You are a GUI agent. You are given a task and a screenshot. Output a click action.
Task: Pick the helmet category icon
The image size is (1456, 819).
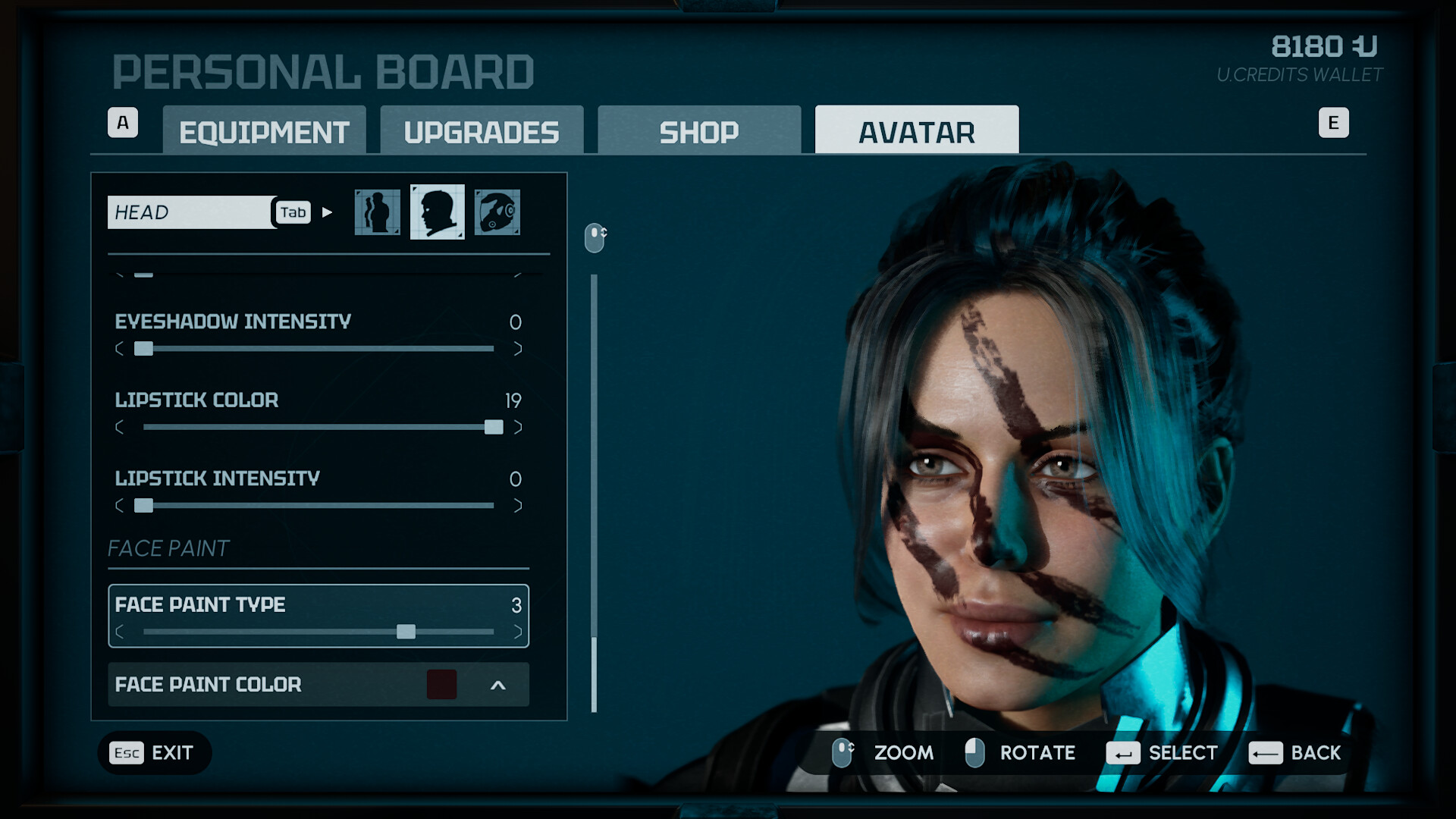click(497, 212)
